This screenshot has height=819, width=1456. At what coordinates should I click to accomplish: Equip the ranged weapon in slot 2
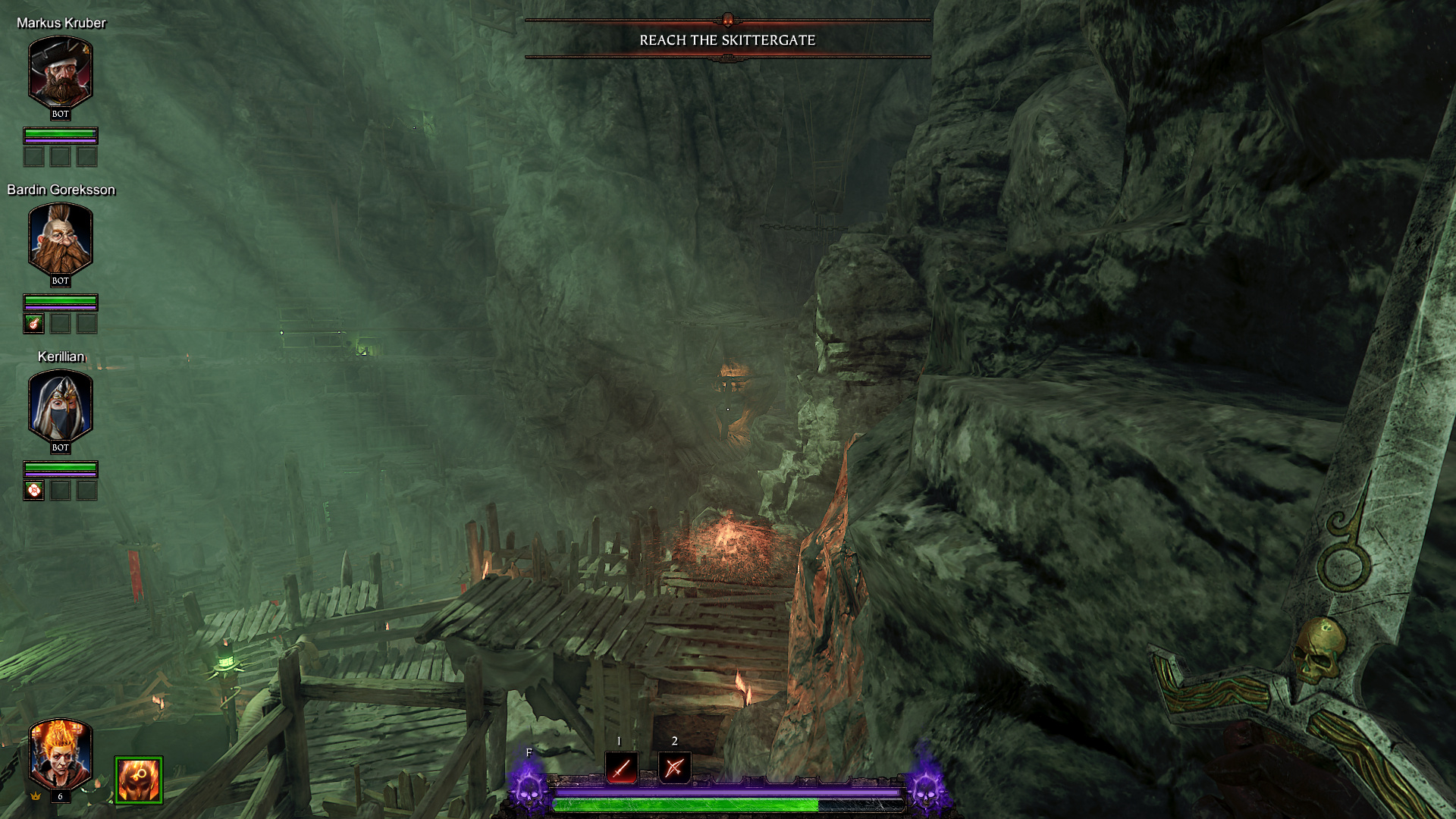tap(674, 768)
